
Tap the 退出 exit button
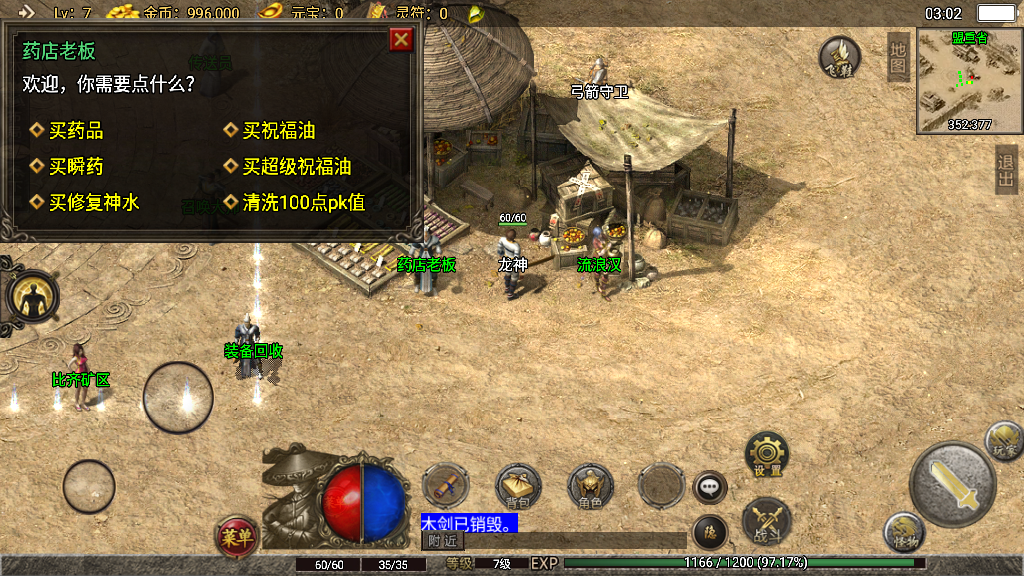click(x=1006, y=170)
